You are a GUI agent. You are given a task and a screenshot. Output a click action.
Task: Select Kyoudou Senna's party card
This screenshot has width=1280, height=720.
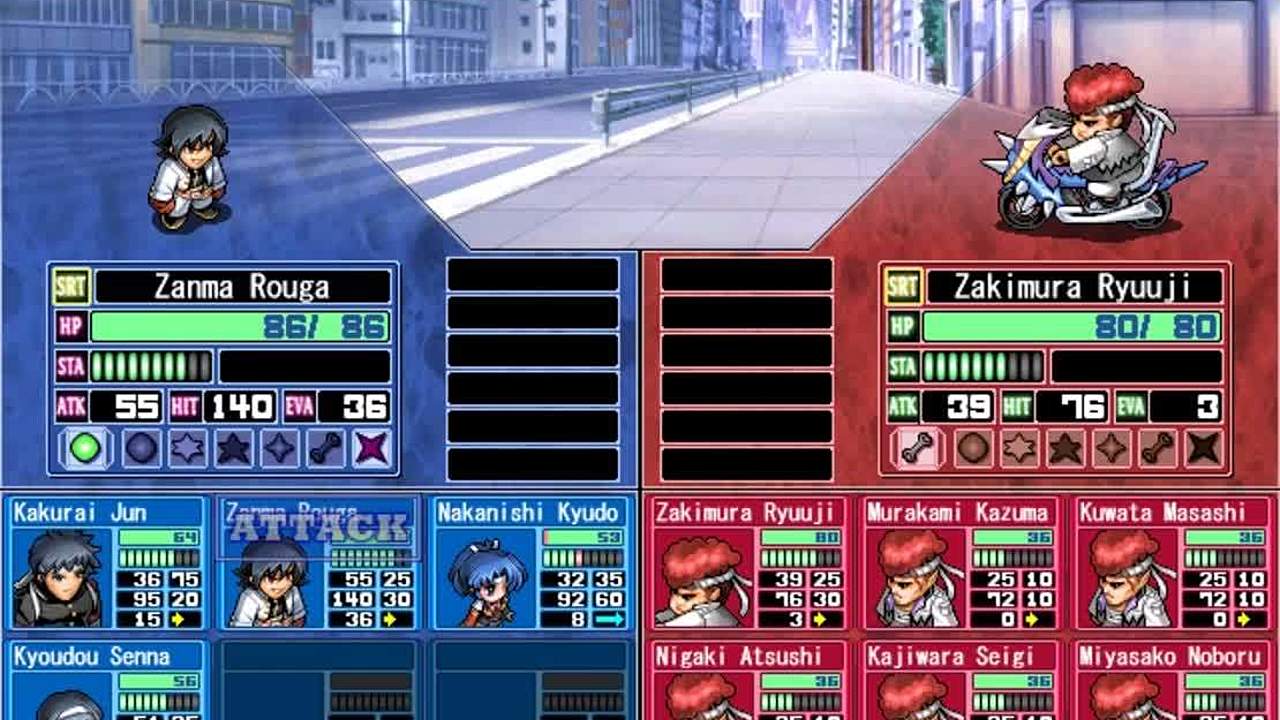pos(108,681)
